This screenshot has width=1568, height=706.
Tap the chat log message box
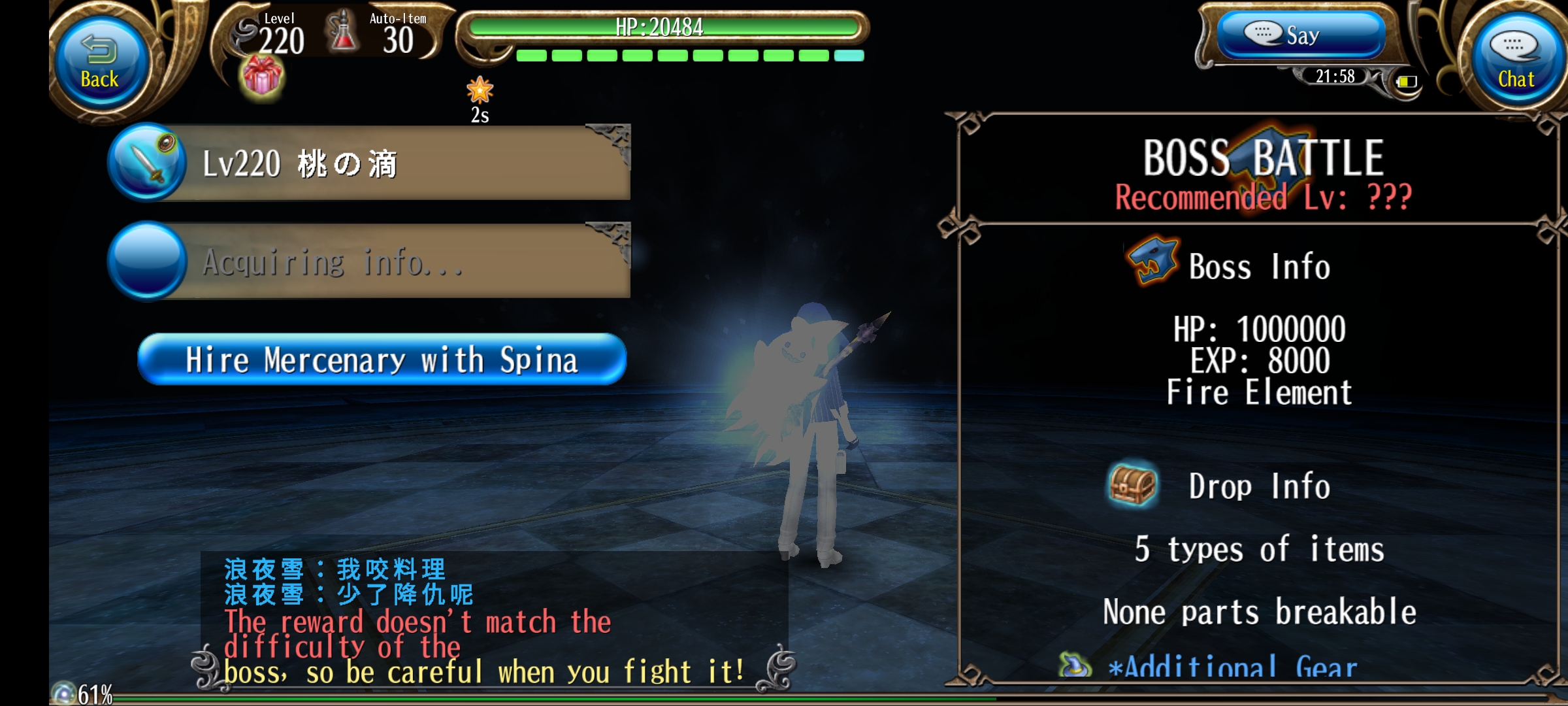493,620
